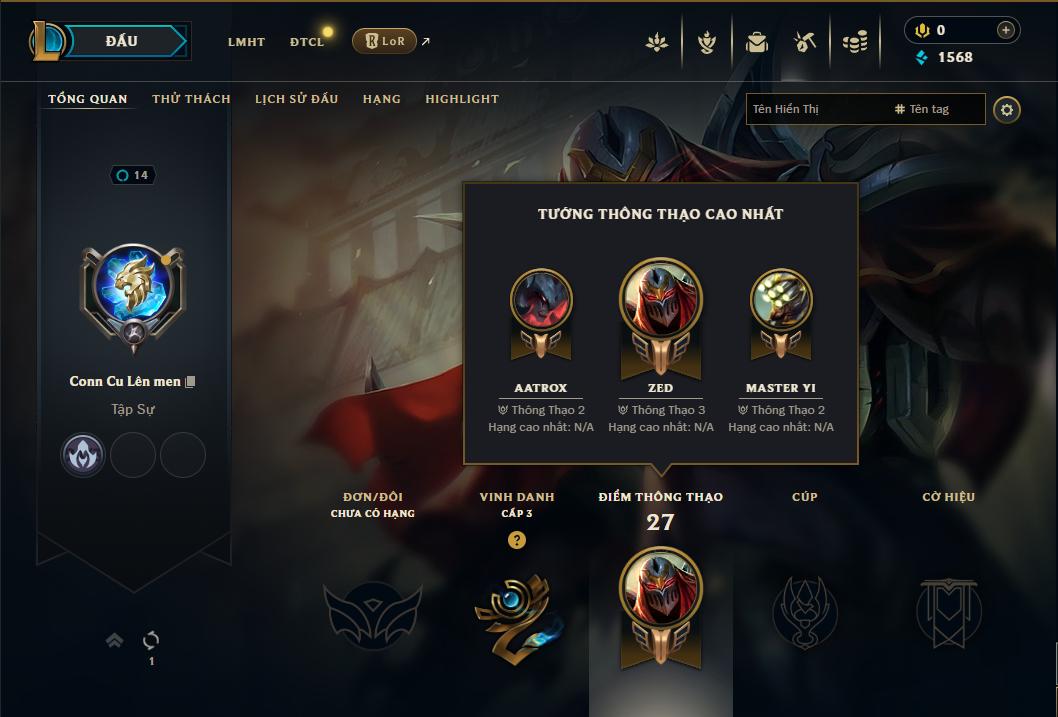This screenshot has width=1058, height=717.
Task: Open profile settings gear icon
Action: (1007, 110)
